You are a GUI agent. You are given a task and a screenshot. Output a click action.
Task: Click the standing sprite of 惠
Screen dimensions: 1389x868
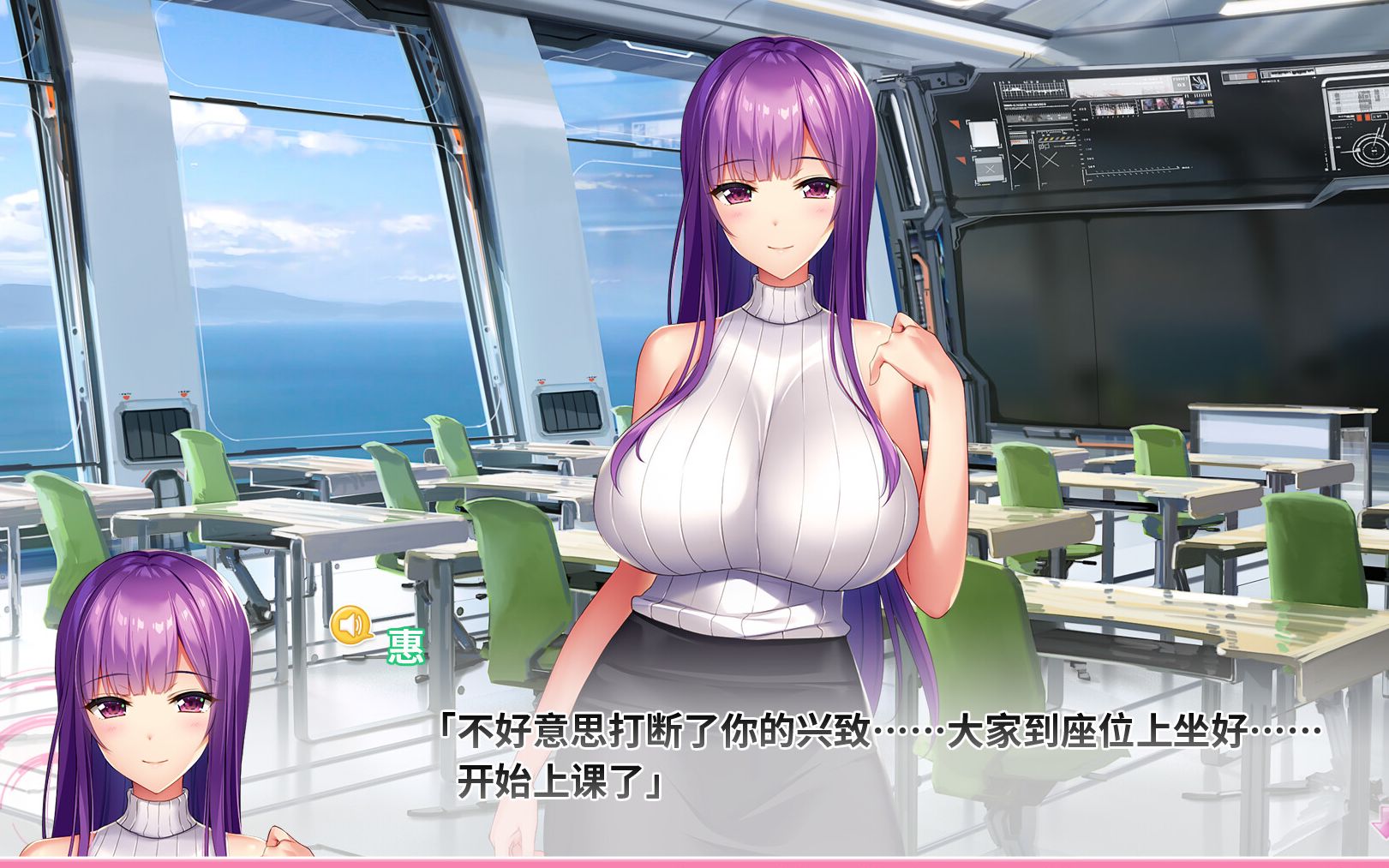[771, 386]
